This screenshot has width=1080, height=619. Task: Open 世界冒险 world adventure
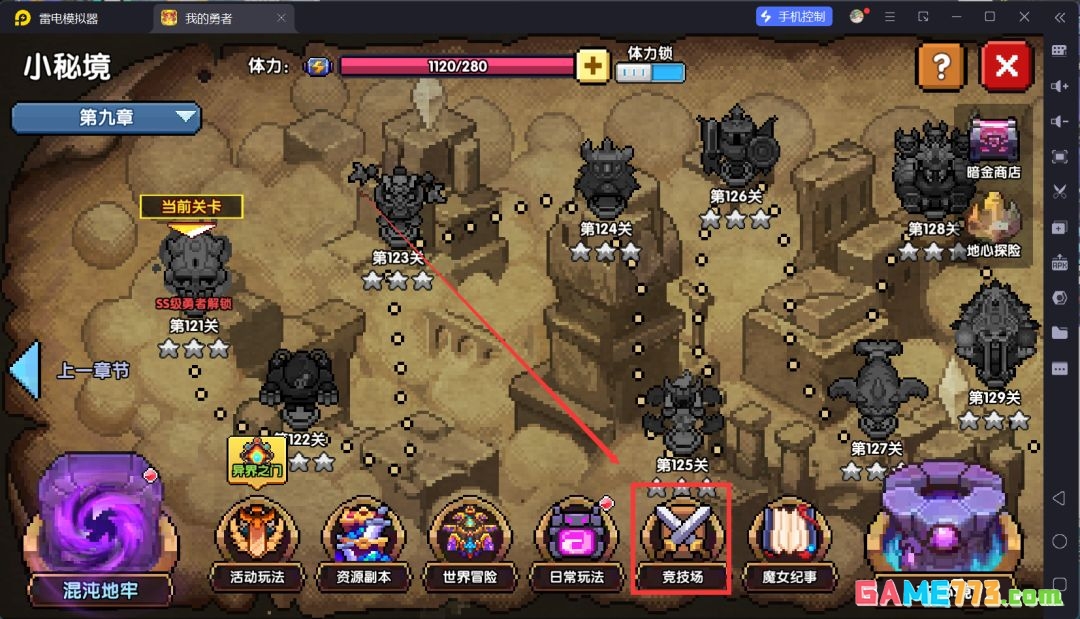(469, 540)
